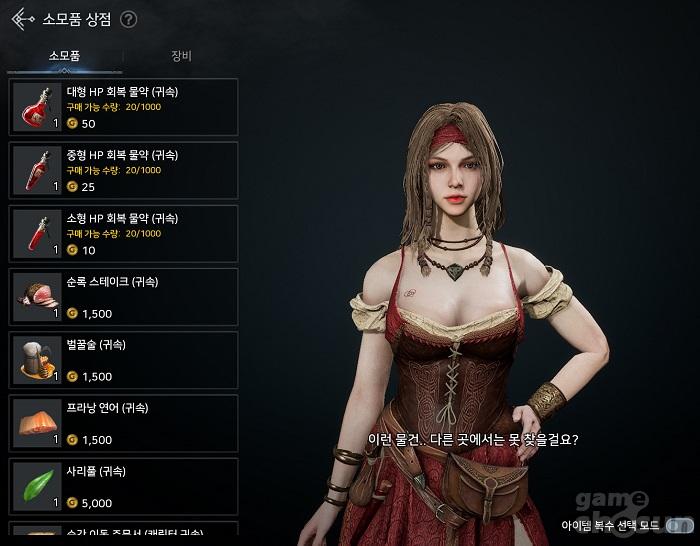
Task: Pick the 사리풀 item row
Action: [124, 485]
